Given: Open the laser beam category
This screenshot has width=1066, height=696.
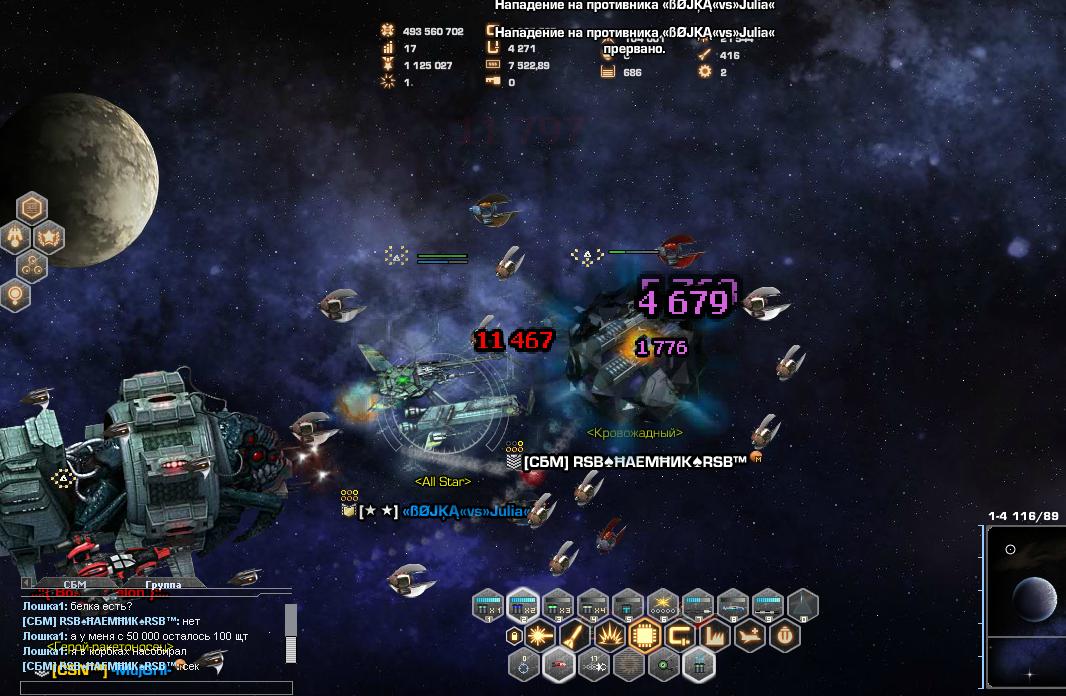Looking at the screenshot, I should click(x=541, y=635).
